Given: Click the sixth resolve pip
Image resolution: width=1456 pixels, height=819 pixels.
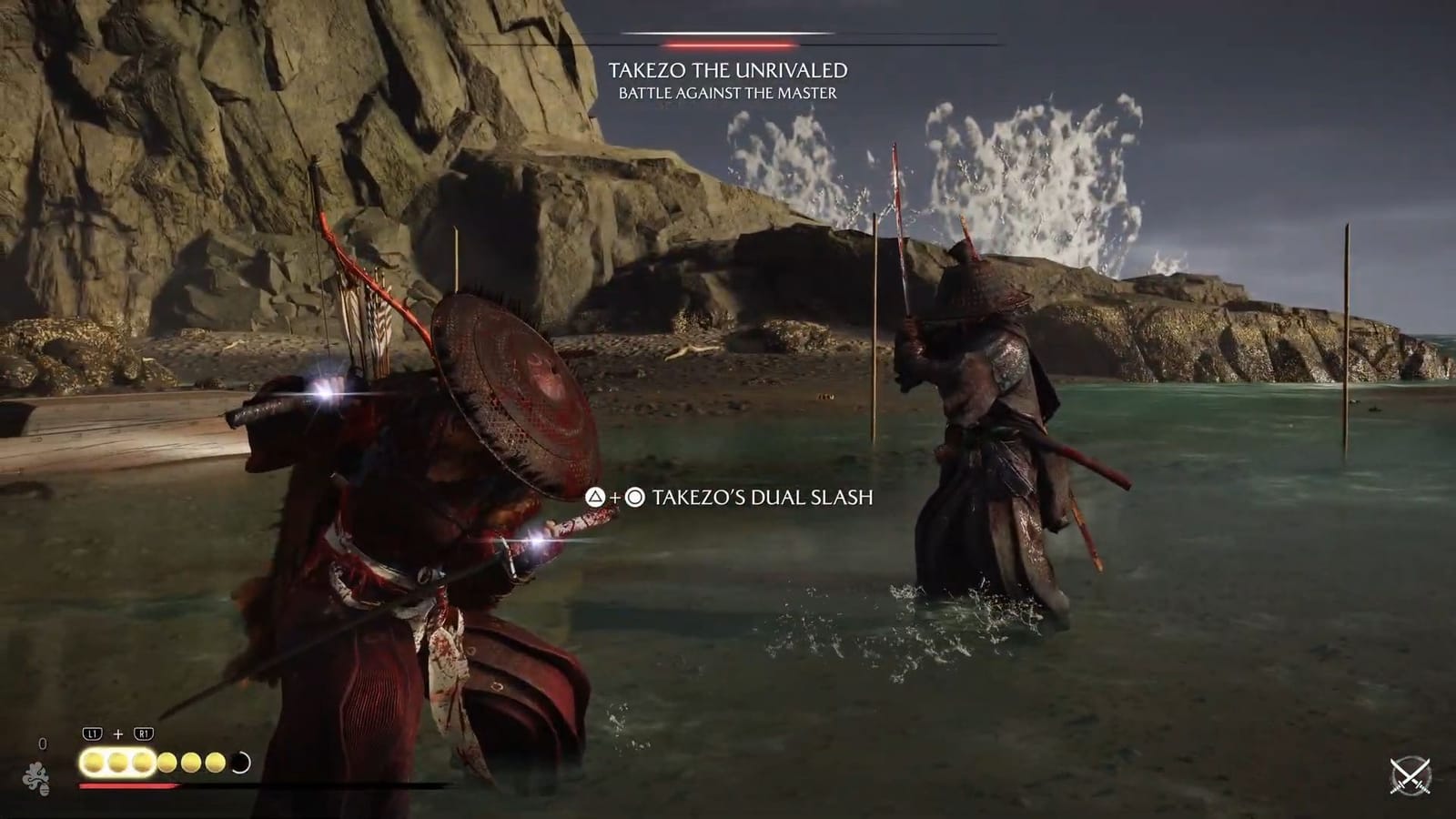Looking at the screenshot, I should tap(215, 762).
